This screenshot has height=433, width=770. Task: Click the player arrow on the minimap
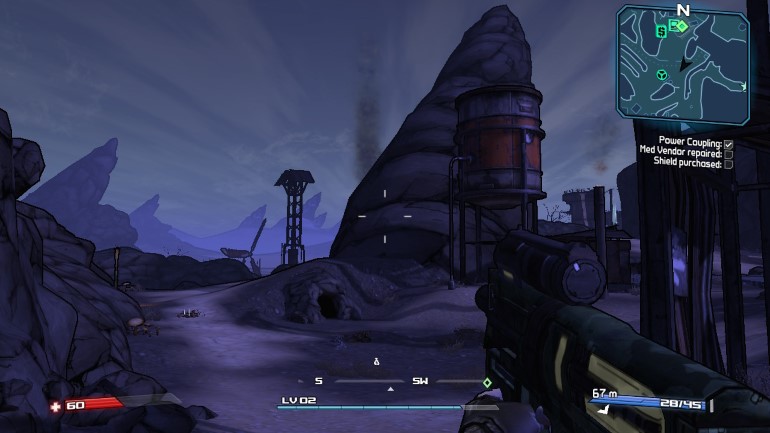685,64
